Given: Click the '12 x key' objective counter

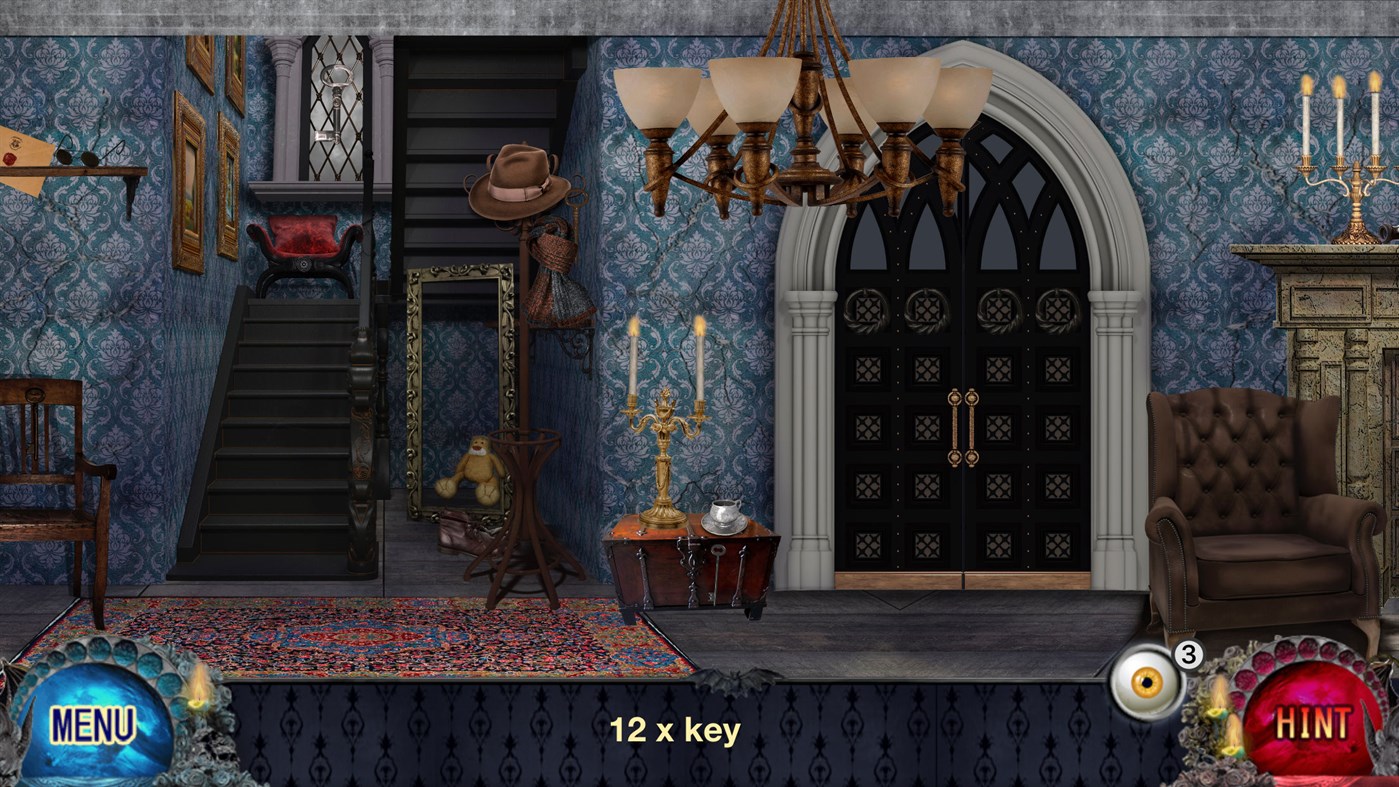Looking at the screenshot, I should (673, 730).
